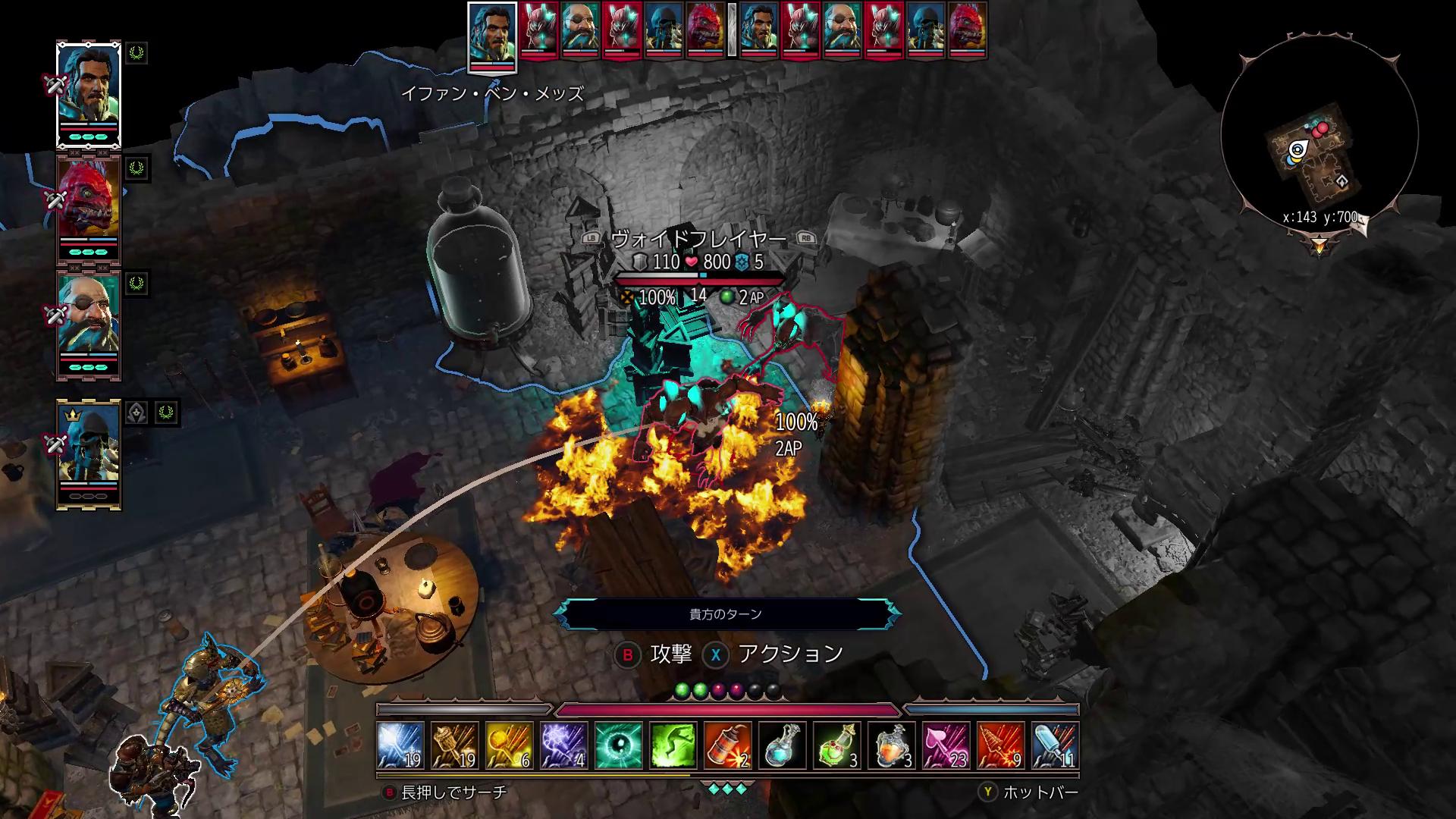Select the eyepatch dwarf party portrait
The image size is (1456, 819).
click(89, 323)
